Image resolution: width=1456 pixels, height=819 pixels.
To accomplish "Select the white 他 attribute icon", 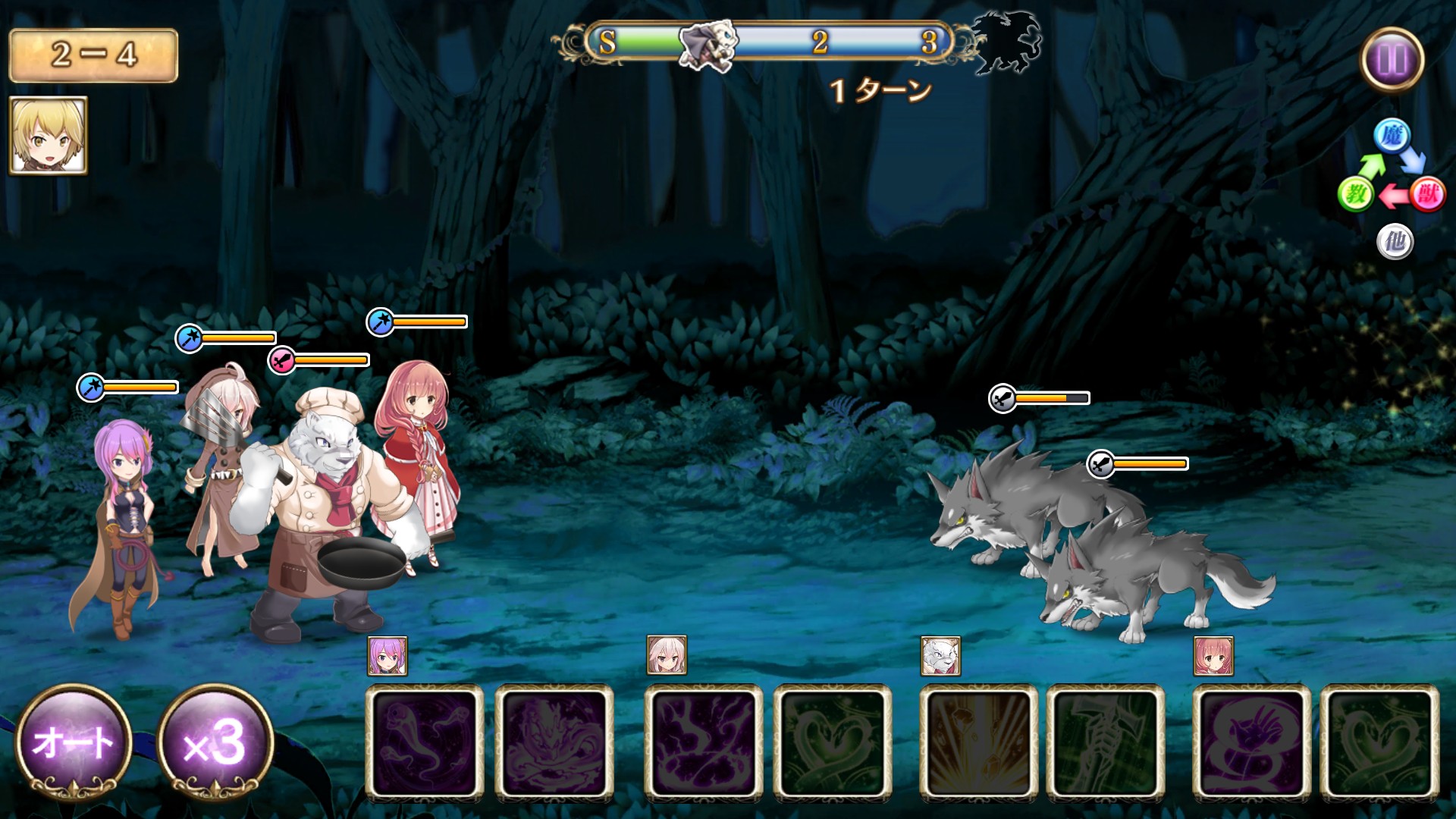I will tap(1395, 243).
